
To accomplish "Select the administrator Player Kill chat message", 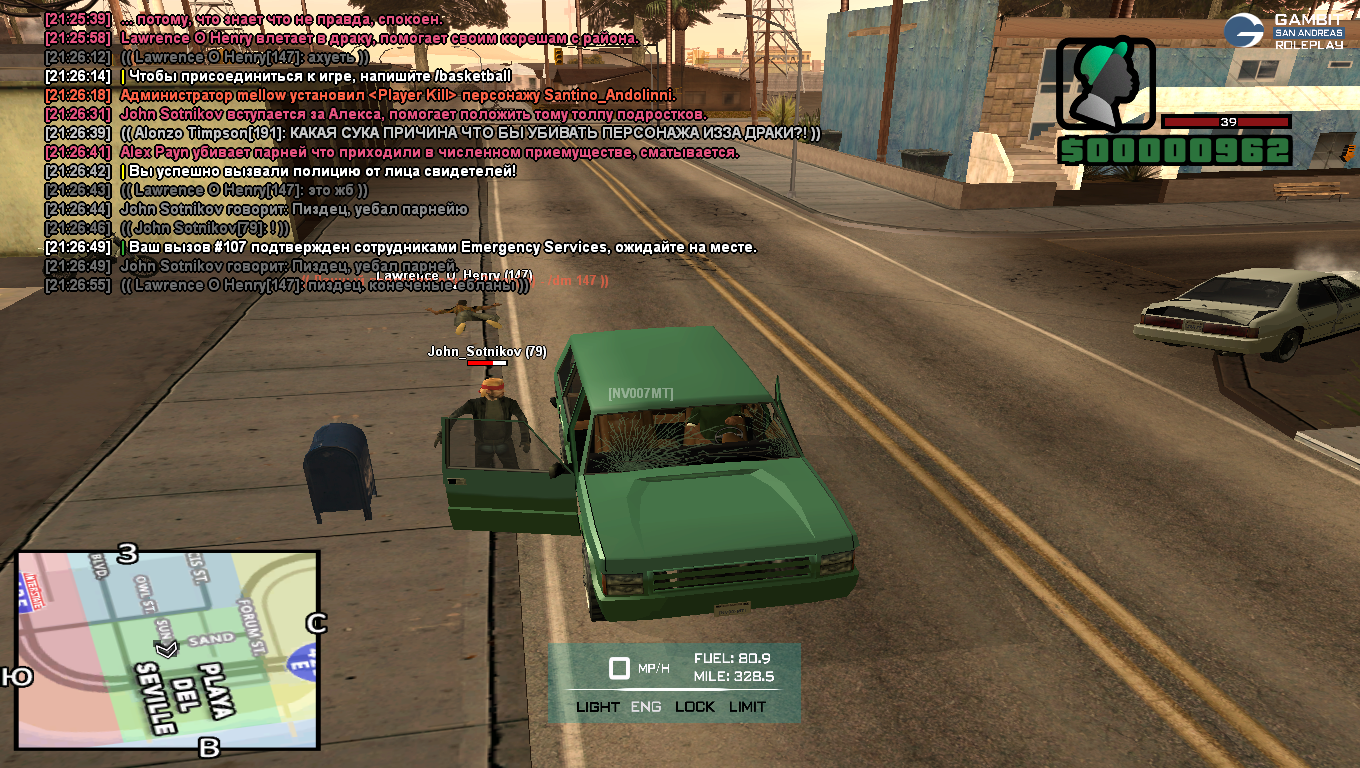I will (x=398, y=95).
